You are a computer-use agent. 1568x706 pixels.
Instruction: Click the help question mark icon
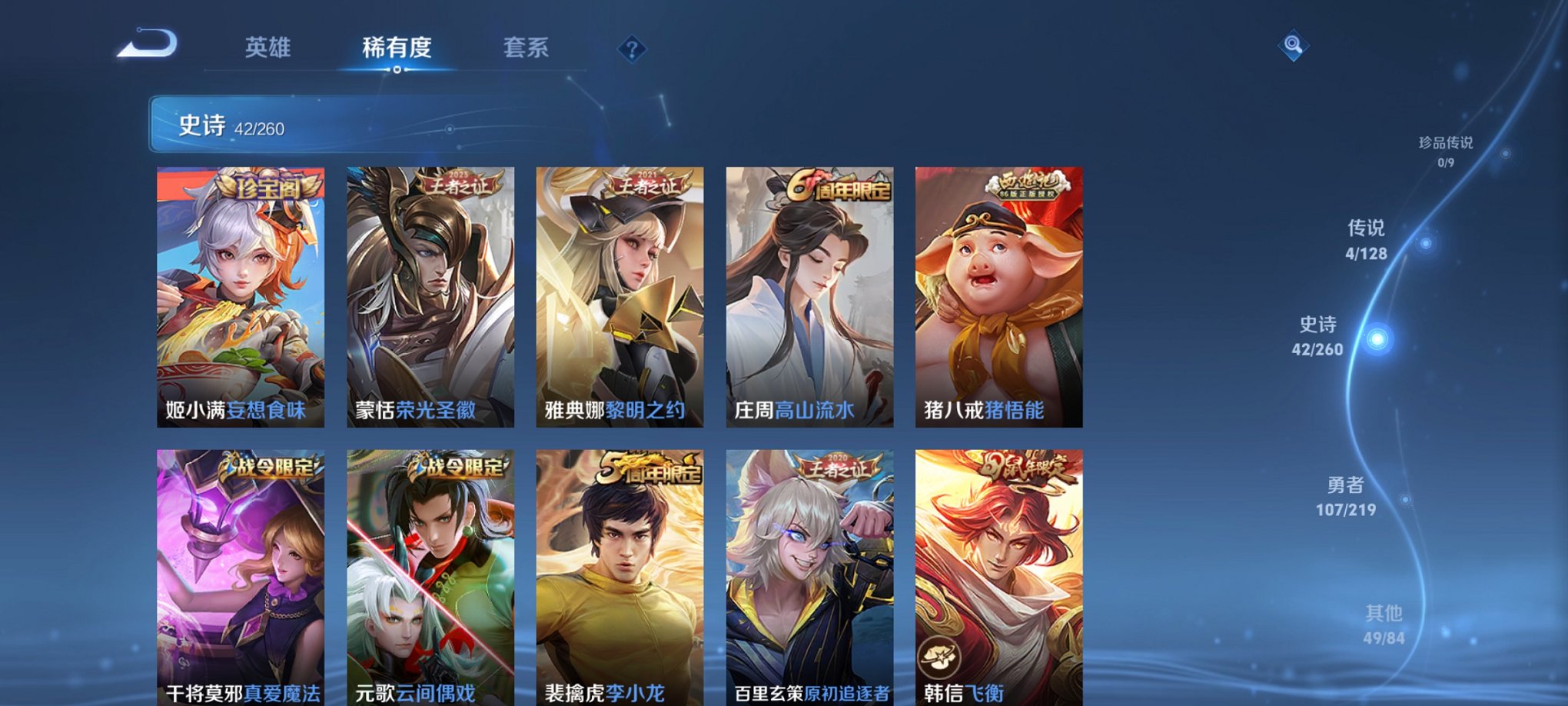point(632,51)
